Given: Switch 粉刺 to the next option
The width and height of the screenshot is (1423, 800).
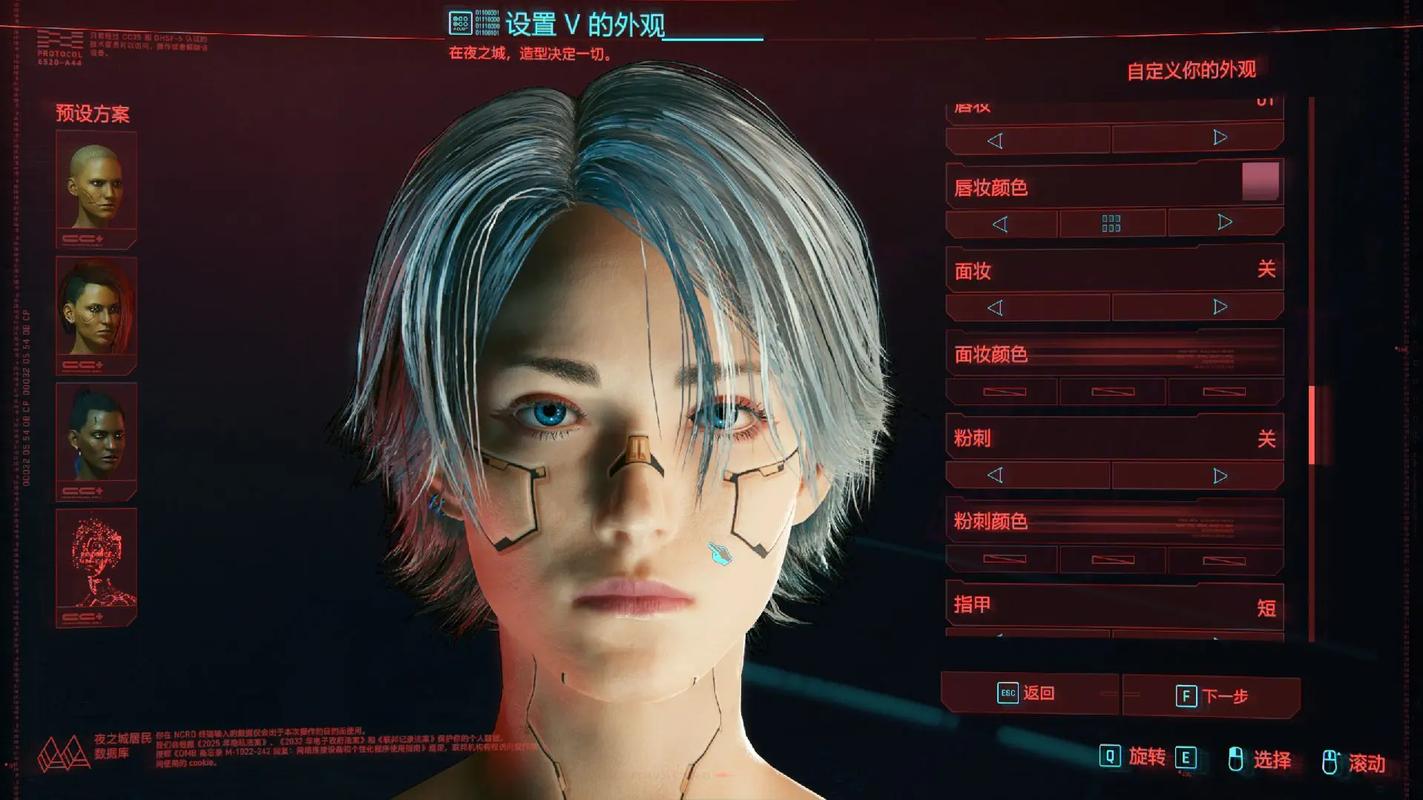Looking at the screenshot, I should click(x=1220, y=475).
